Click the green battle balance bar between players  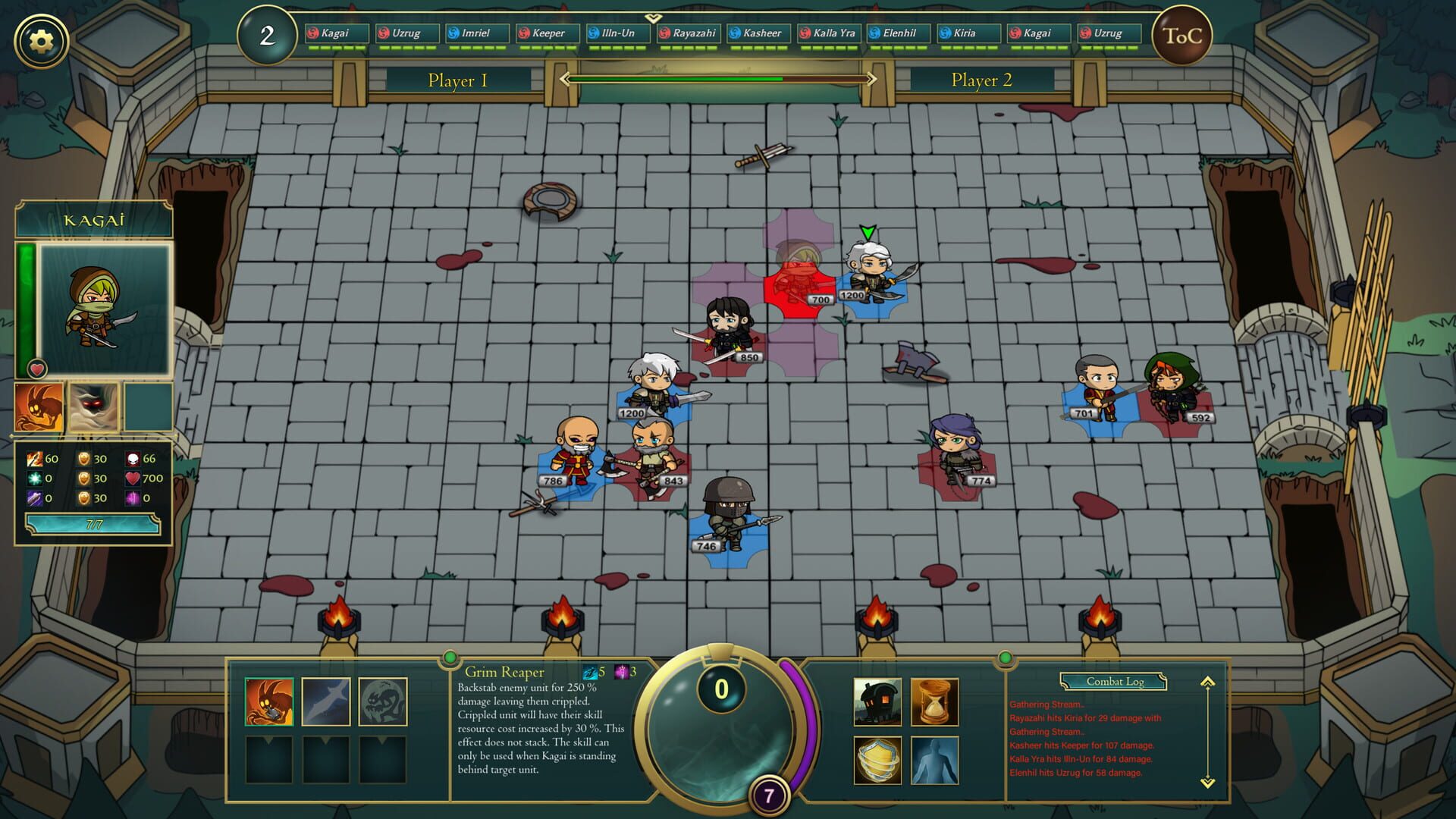(720, 78)
